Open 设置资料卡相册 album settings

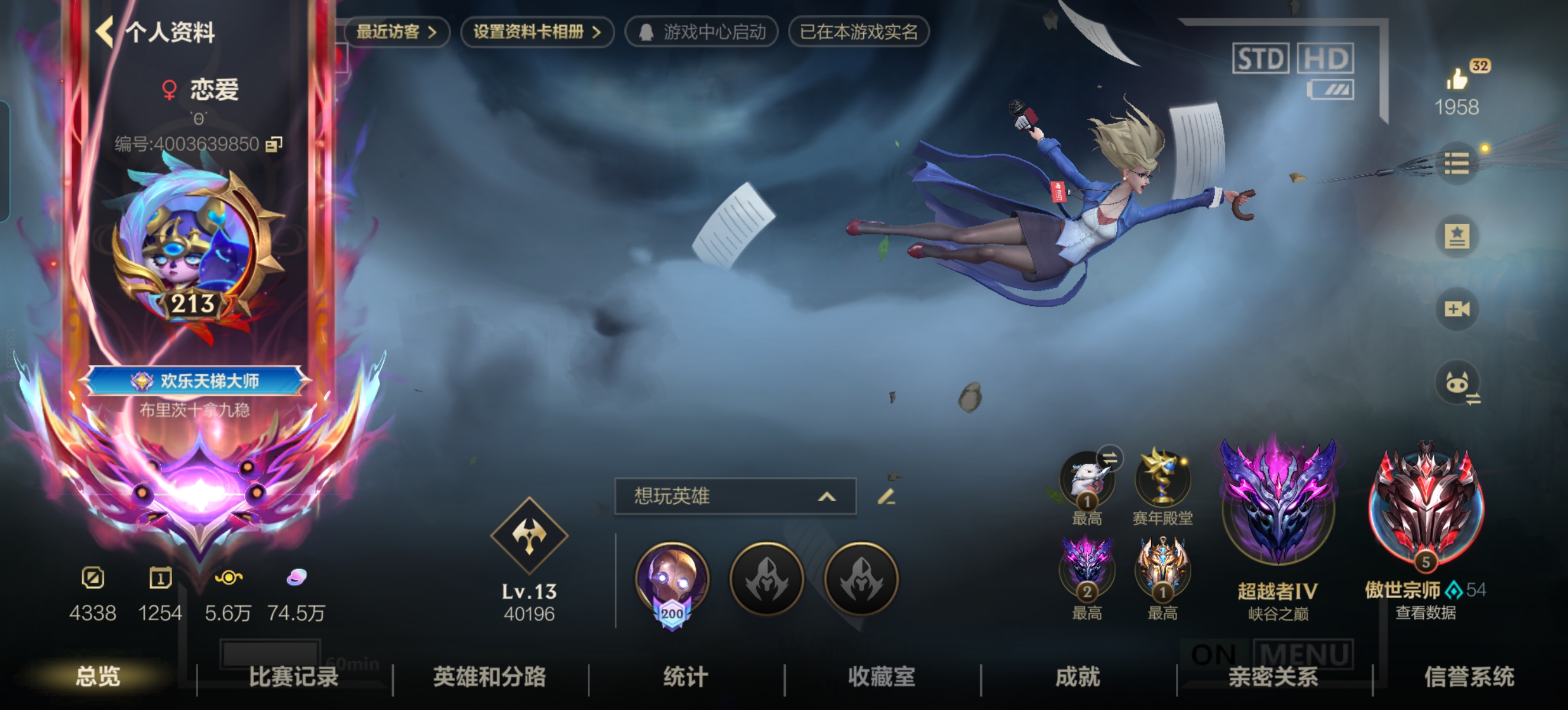[537, 33]
